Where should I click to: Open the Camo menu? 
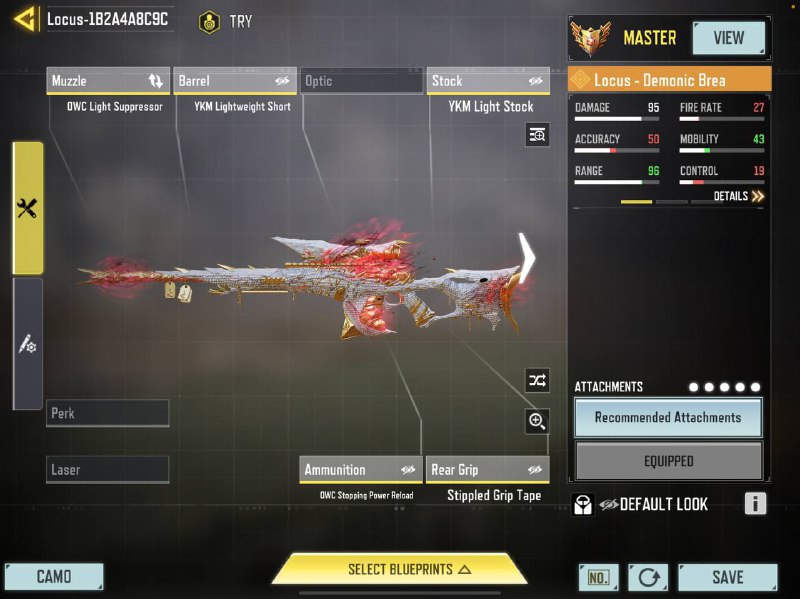54,577
